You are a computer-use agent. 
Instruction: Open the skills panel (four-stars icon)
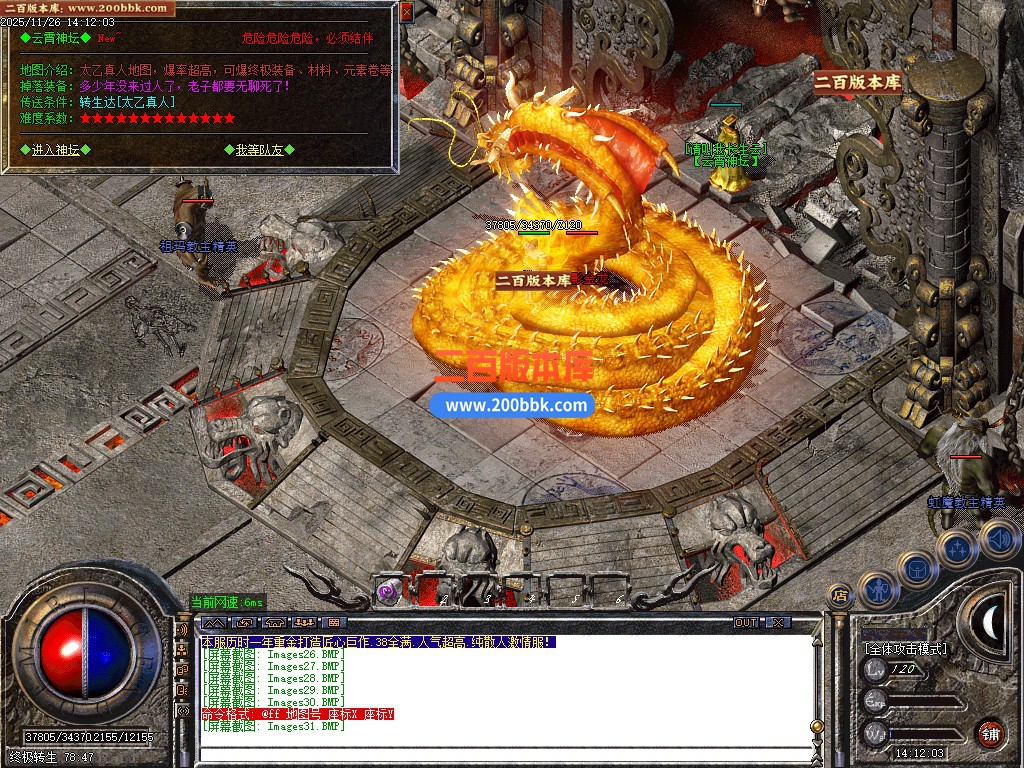click(x=956, y=548)
